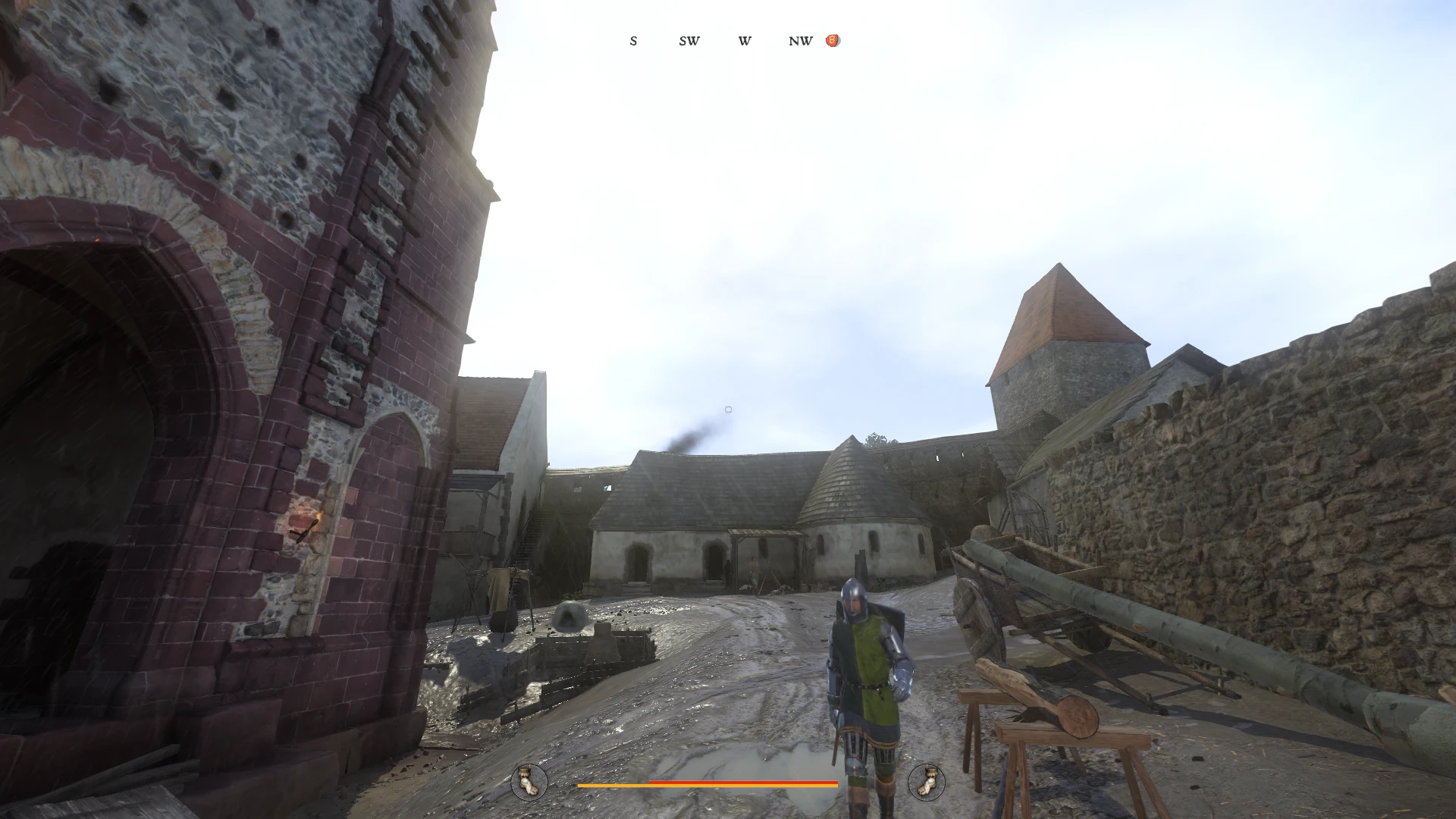This screenshot has width=1456, height=819.
Task: Click the red B buff icon near compass
Action: [x=832, y=40]
